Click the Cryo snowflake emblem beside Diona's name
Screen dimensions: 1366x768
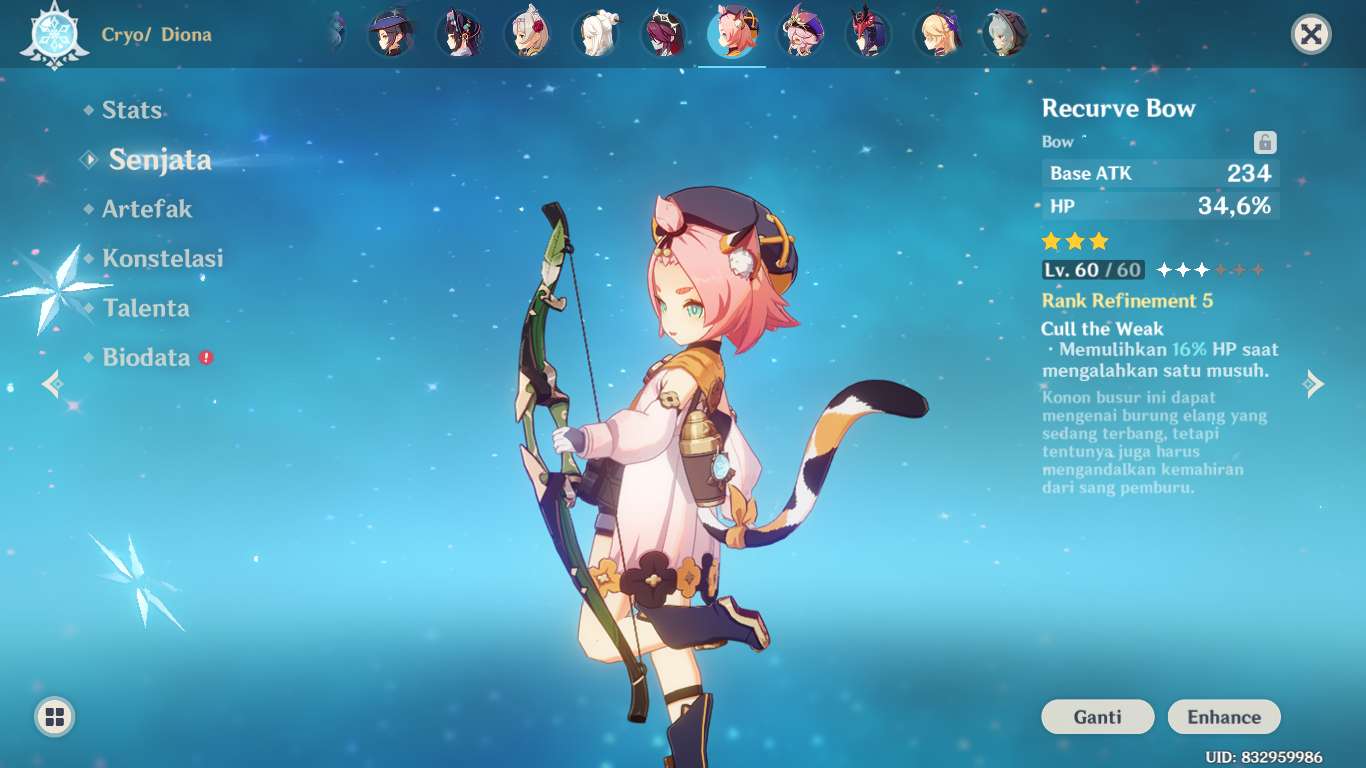[56, 33]
